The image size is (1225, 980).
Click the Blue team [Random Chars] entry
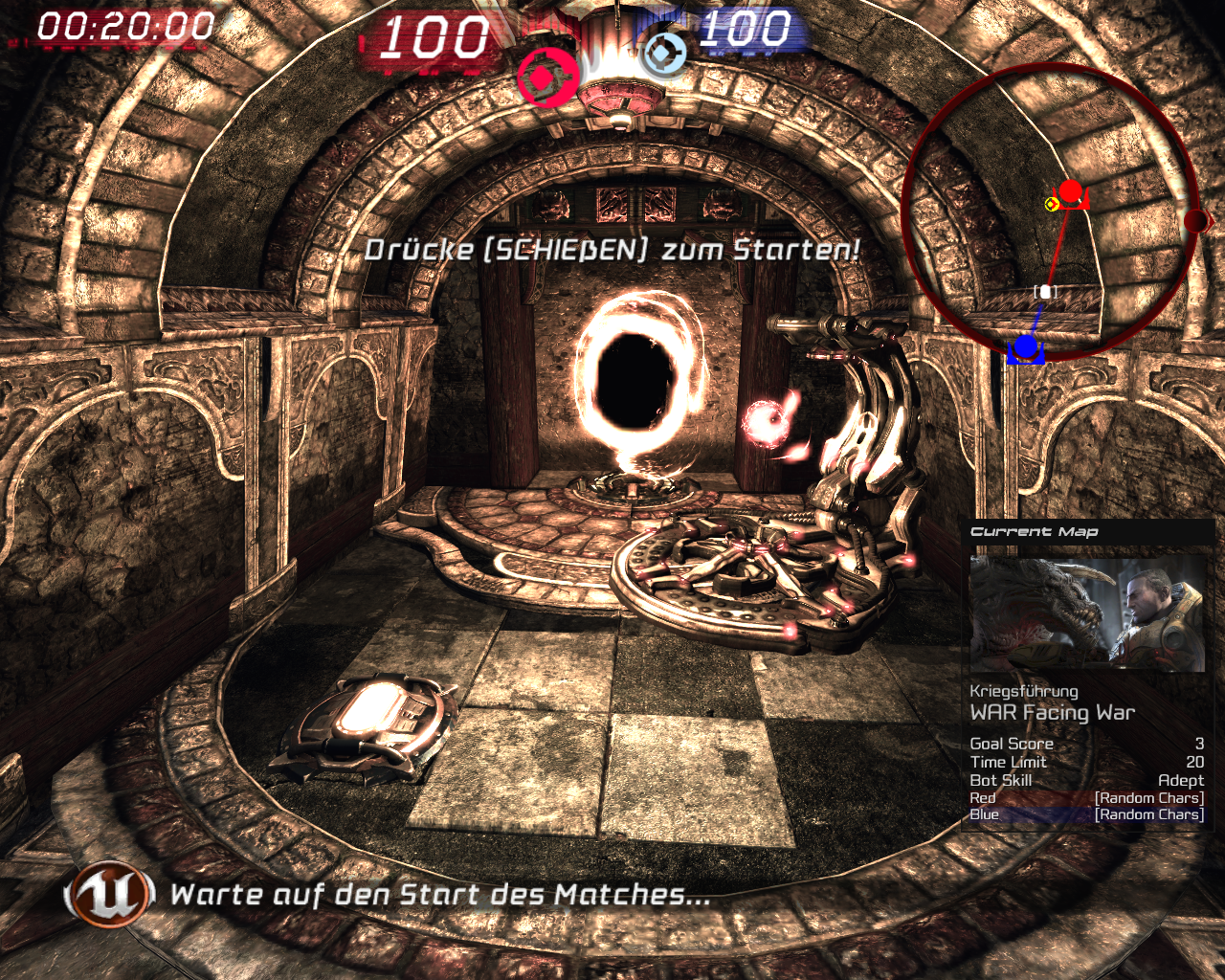[x=1147, y=814]
